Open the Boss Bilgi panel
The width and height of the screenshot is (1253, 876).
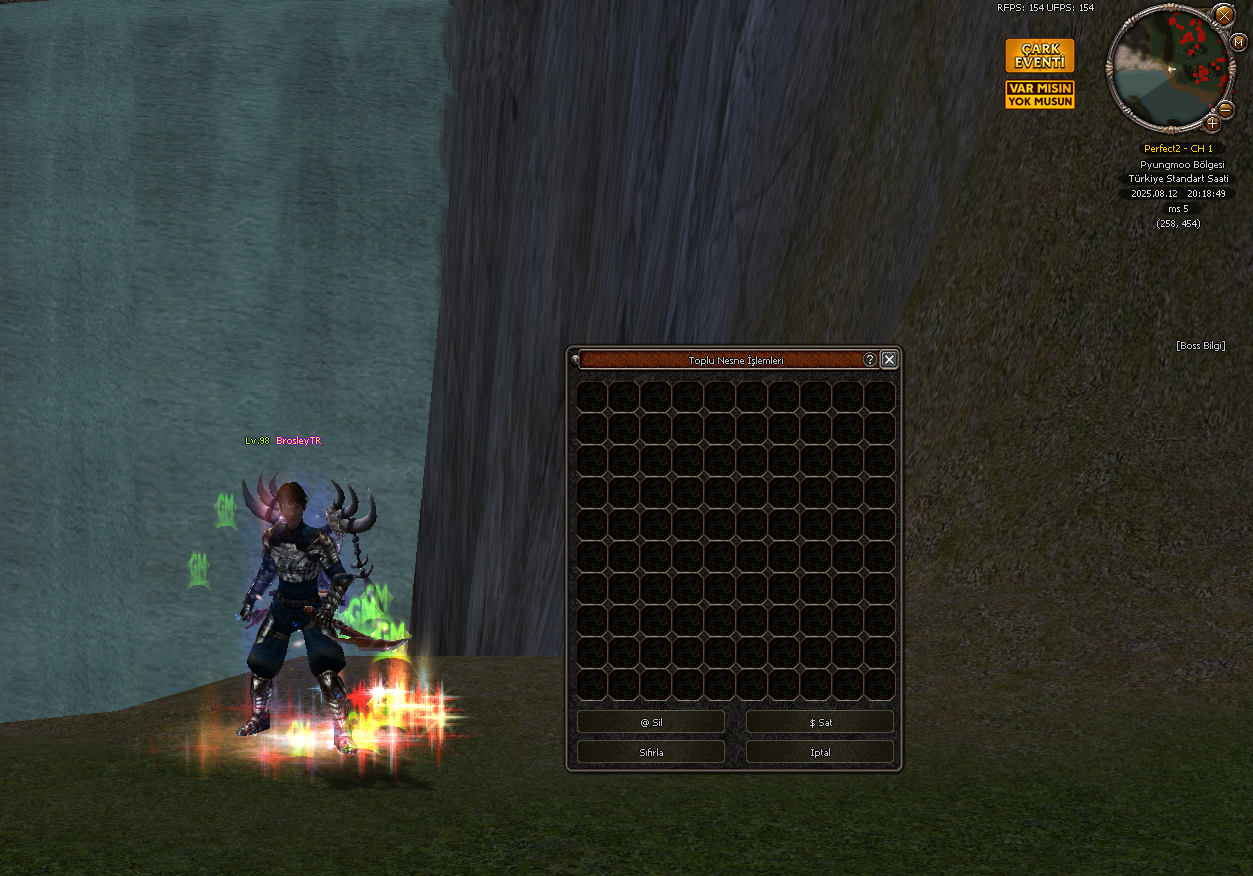[x=1200, y=346]
